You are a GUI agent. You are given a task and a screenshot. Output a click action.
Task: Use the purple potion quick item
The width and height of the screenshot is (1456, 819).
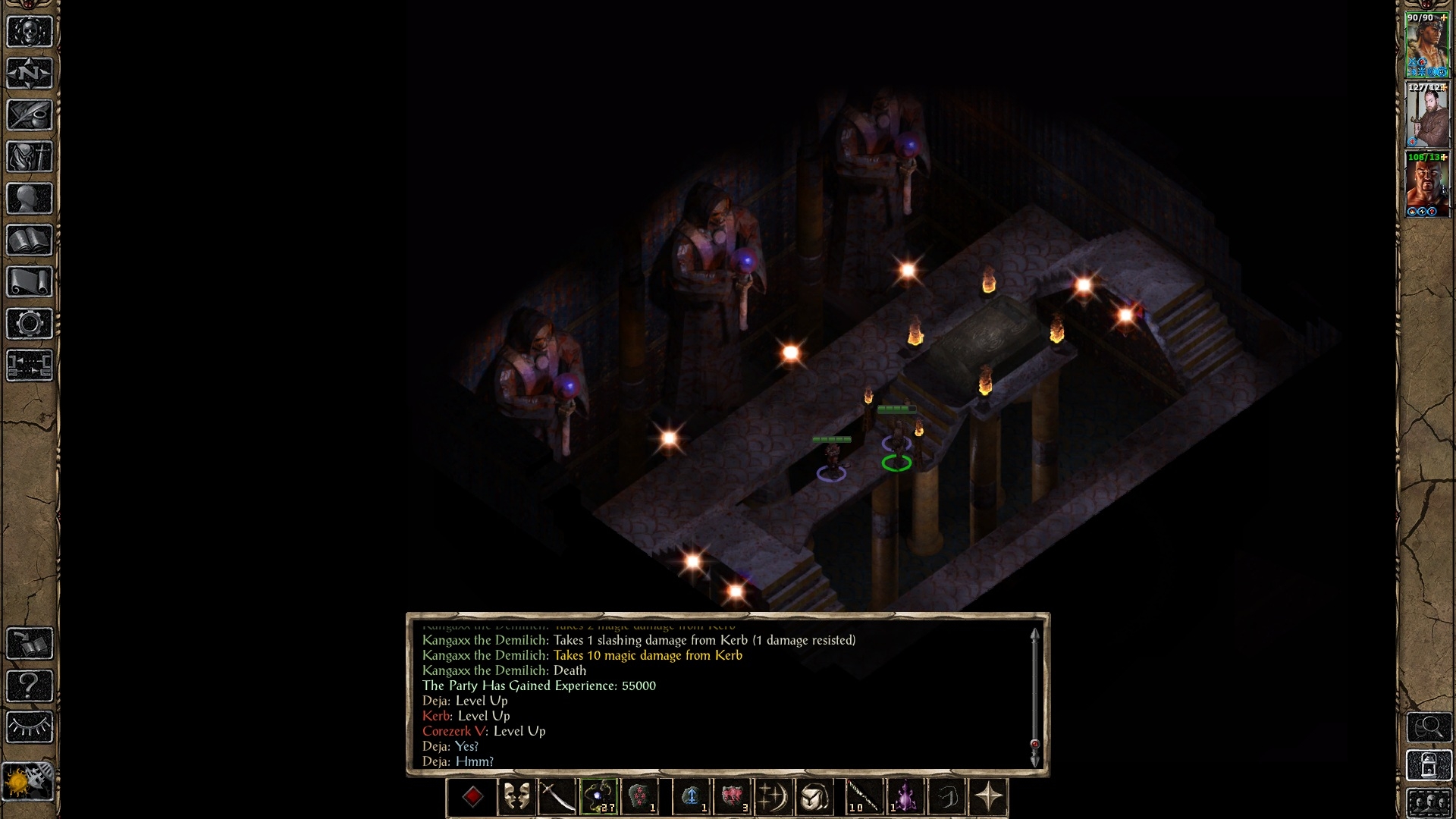click(x=905, y=797)
